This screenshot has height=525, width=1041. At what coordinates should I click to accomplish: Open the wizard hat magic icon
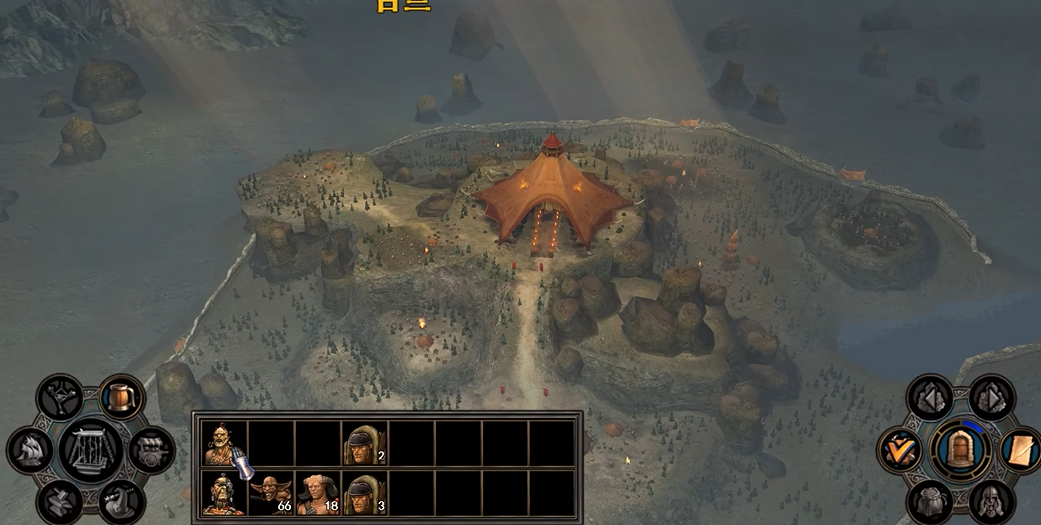122,502
